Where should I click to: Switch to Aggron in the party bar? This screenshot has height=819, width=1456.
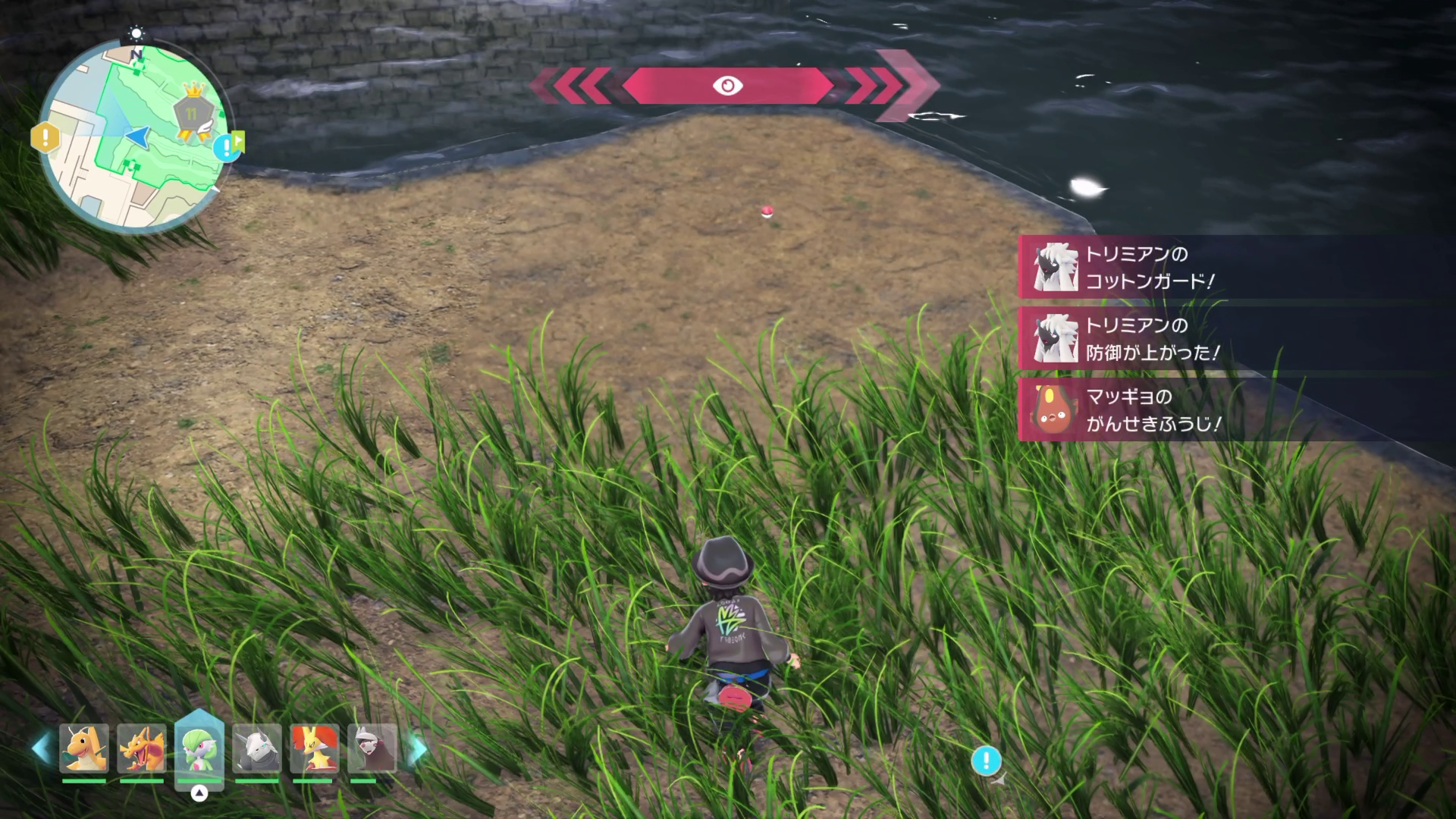(257, 748)
